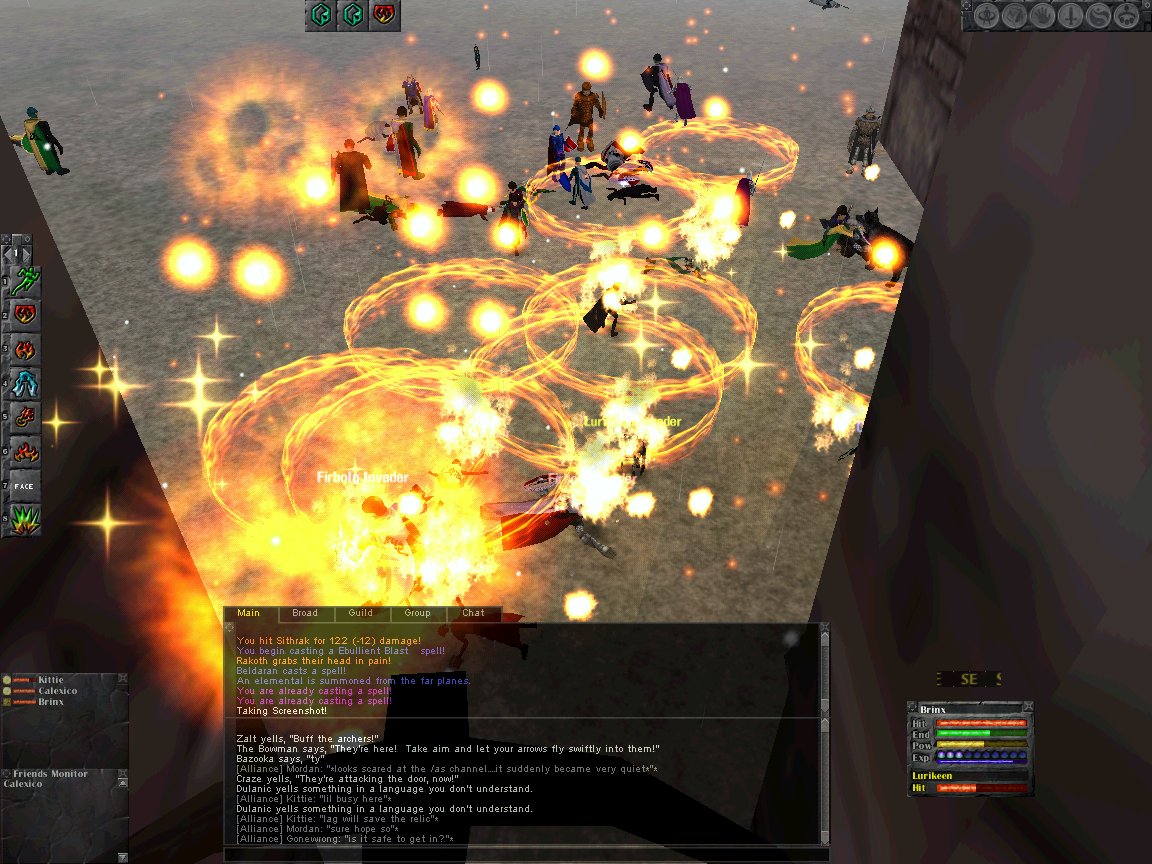Select group member Kittie
The width and height of the screenshot is (1152, 864).
pos(51,680)
